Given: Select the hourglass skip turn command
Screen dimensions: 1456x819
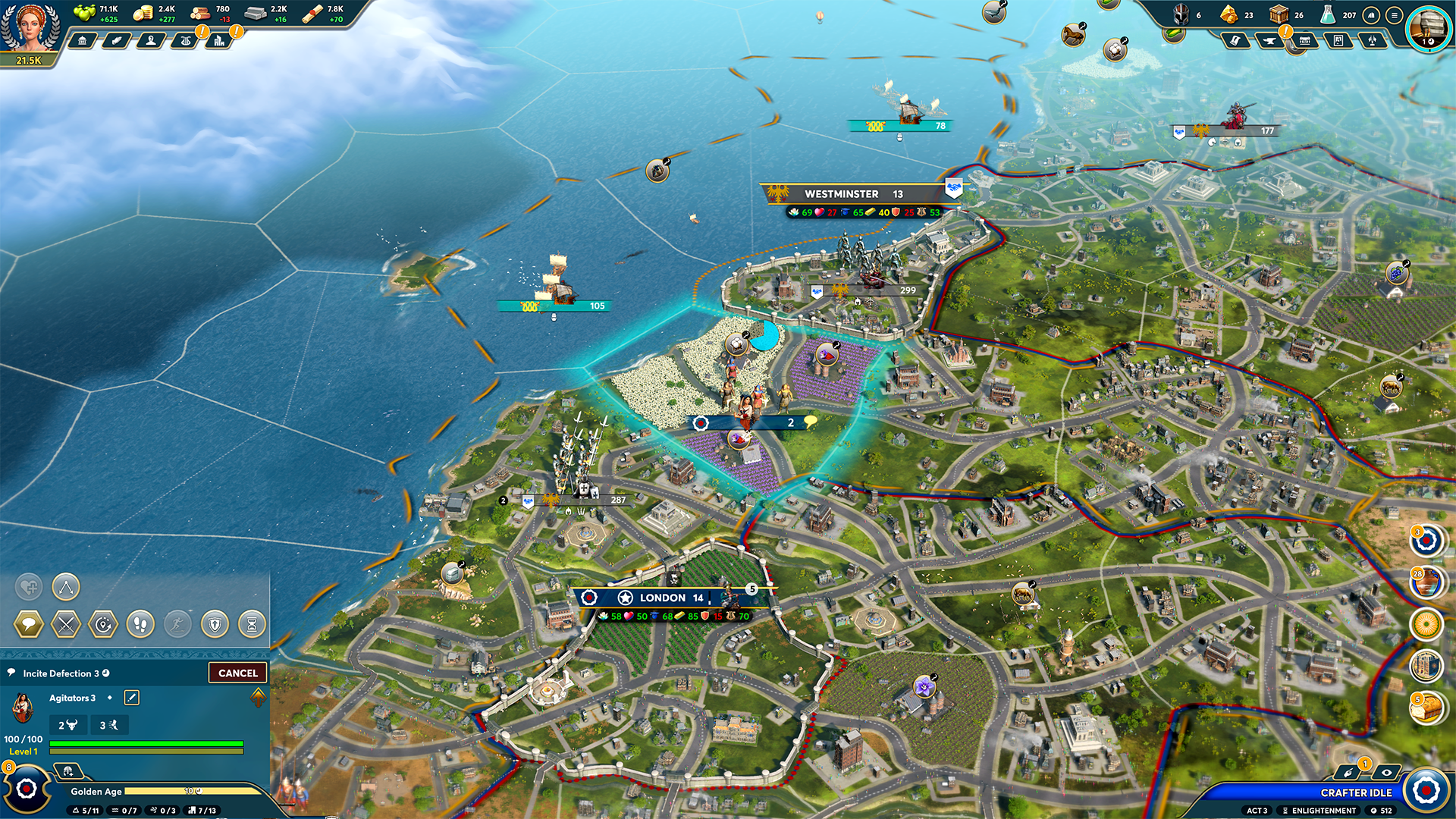Looking at the screenshot, I should [252, 625].
